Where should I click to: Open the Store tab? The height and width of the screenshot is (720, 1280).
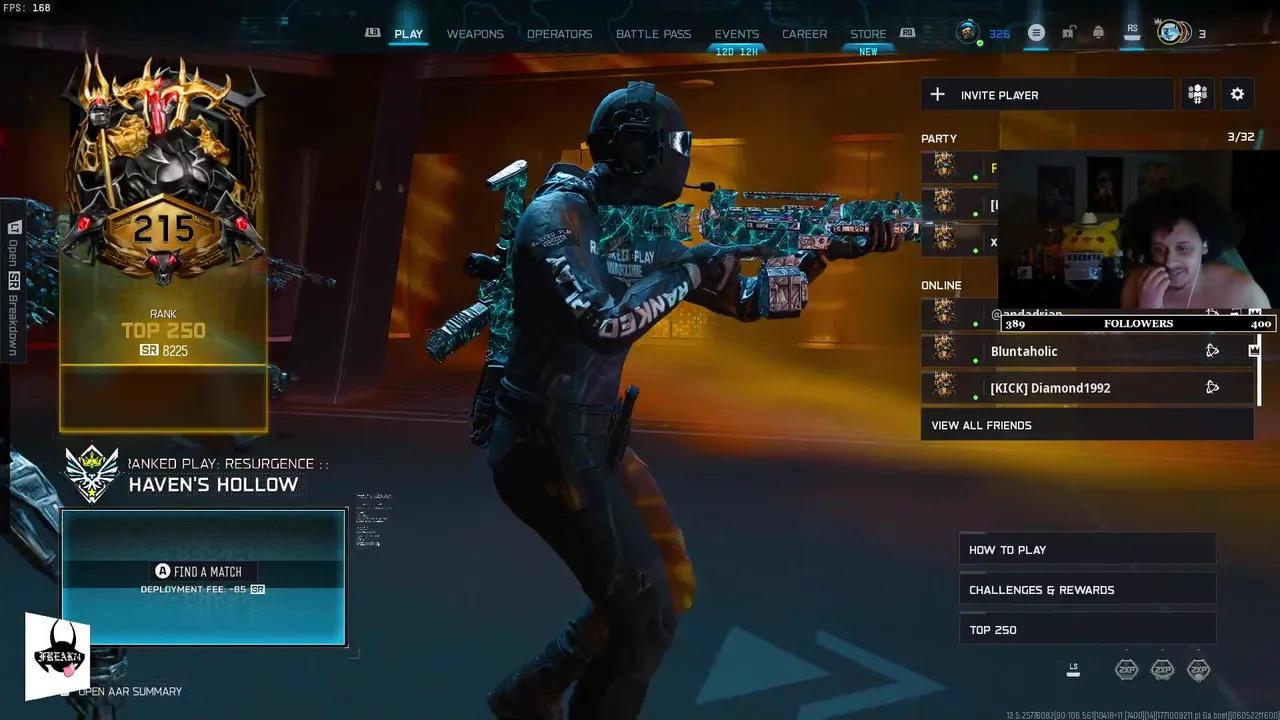click(868, 34)
